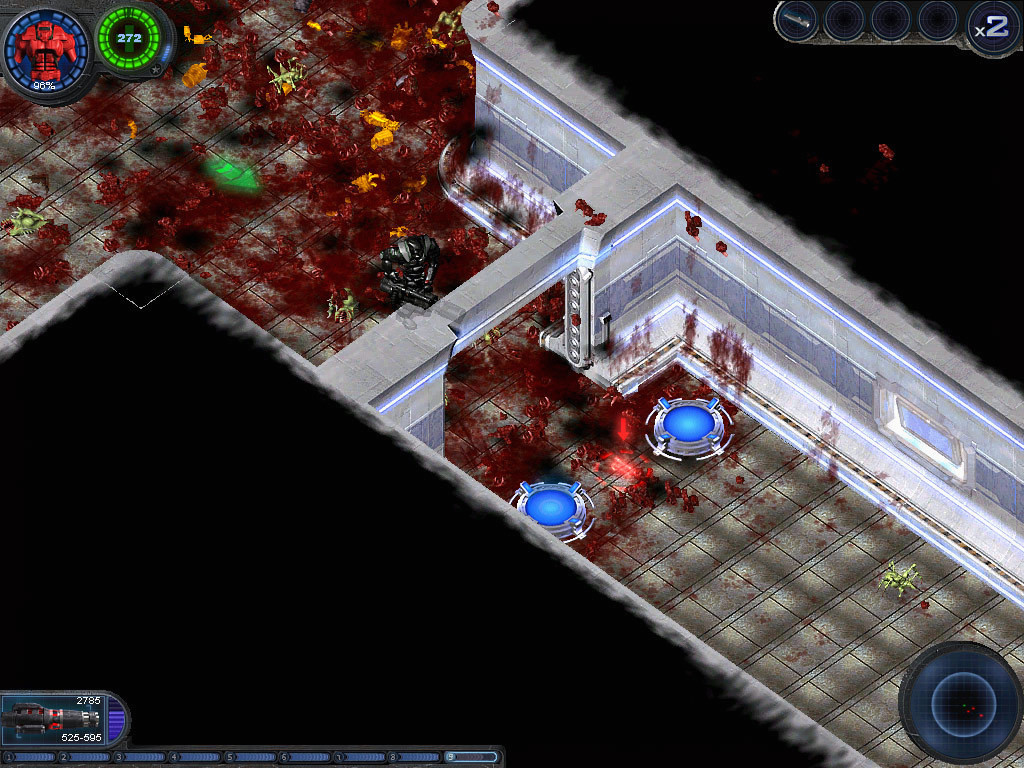Pick weapon slot 4
The height and width of the screenshot is (768, 1024).
[x=194, y=757]
